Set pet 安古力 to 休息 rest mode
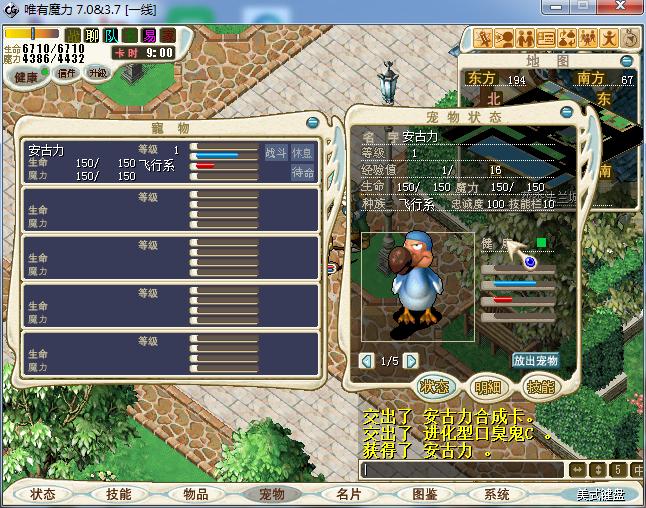Viewport: 646px width, 508px height. (302, 153)
